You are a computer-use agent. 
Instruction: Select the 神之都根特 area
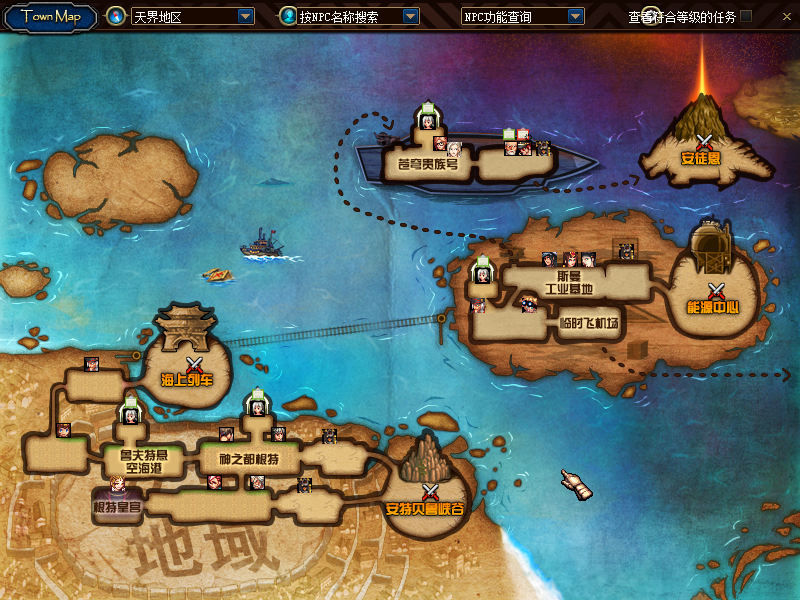pos(248,459)
